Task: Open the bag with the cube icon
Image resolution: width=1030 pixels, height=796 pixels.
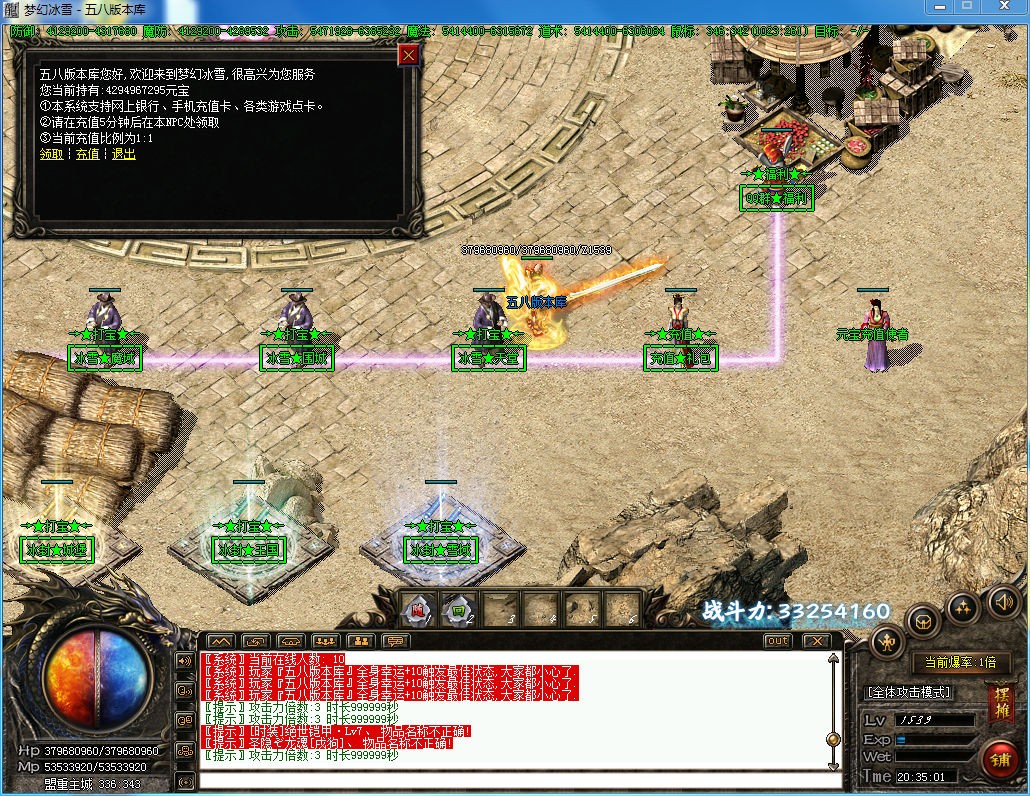Action: (x=922, y=621)
